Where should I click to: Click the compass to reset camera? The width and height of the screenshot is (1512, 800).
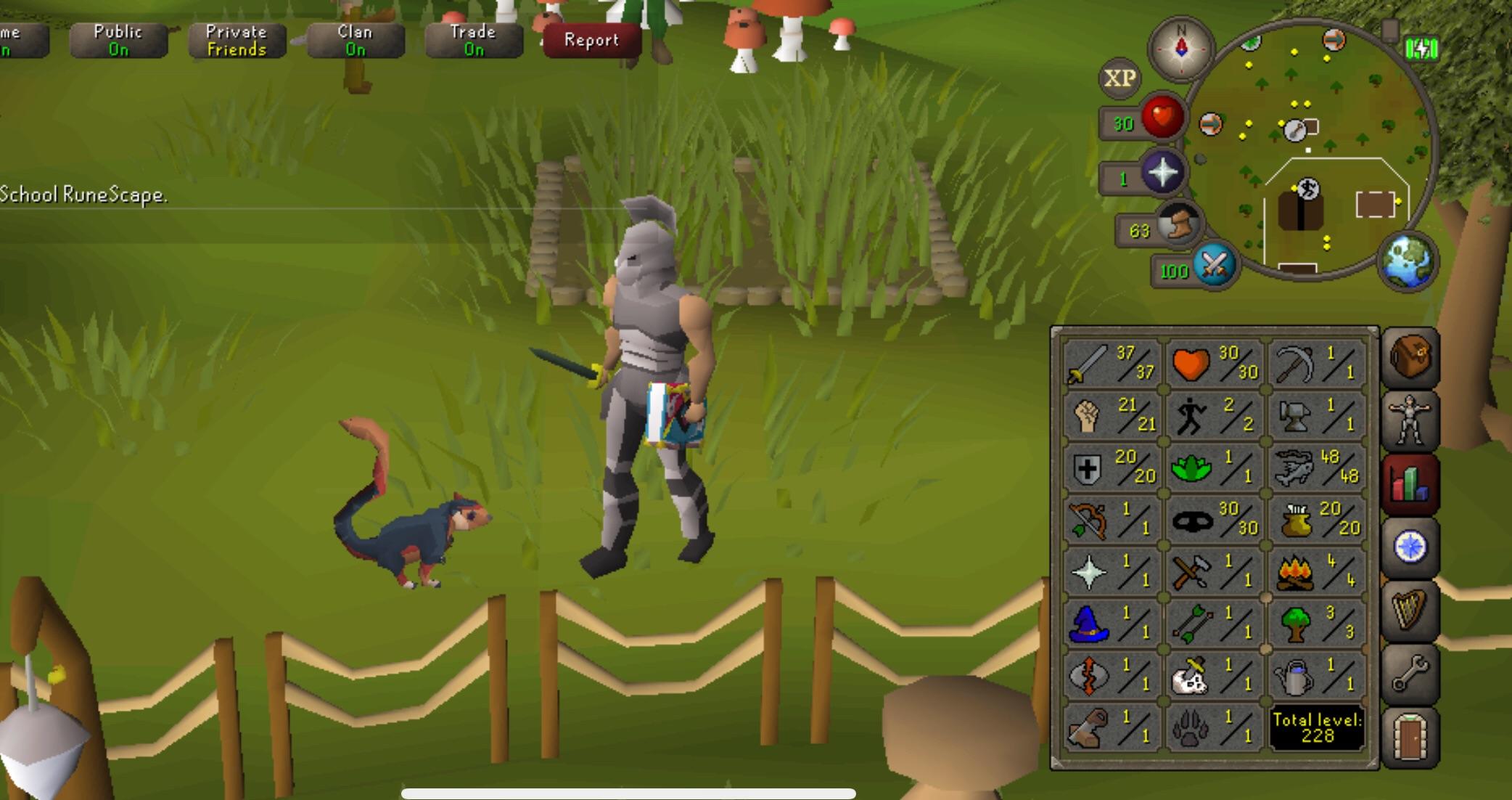pos(1183,49)
